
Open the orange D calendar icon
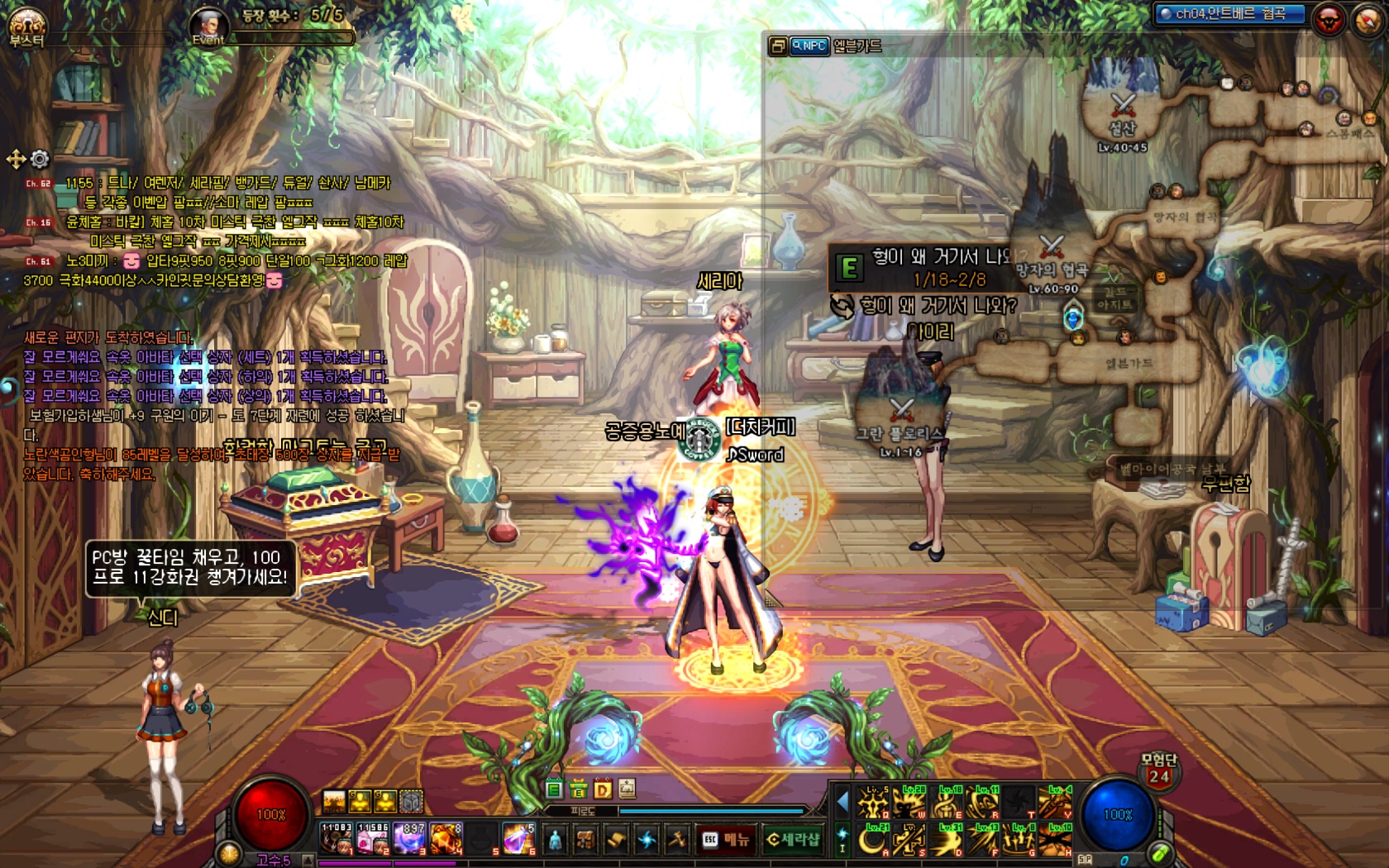pyautogui.click(x=603, y=789)
